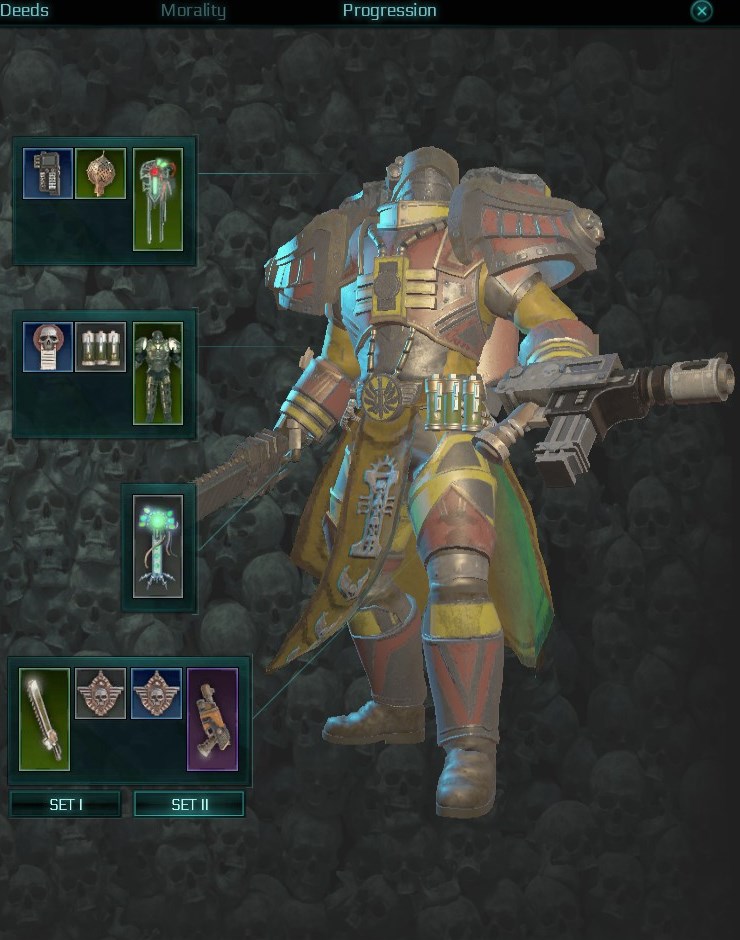Select the blue winged skull signum slot

pyautogui.click(x=156, y=694)
